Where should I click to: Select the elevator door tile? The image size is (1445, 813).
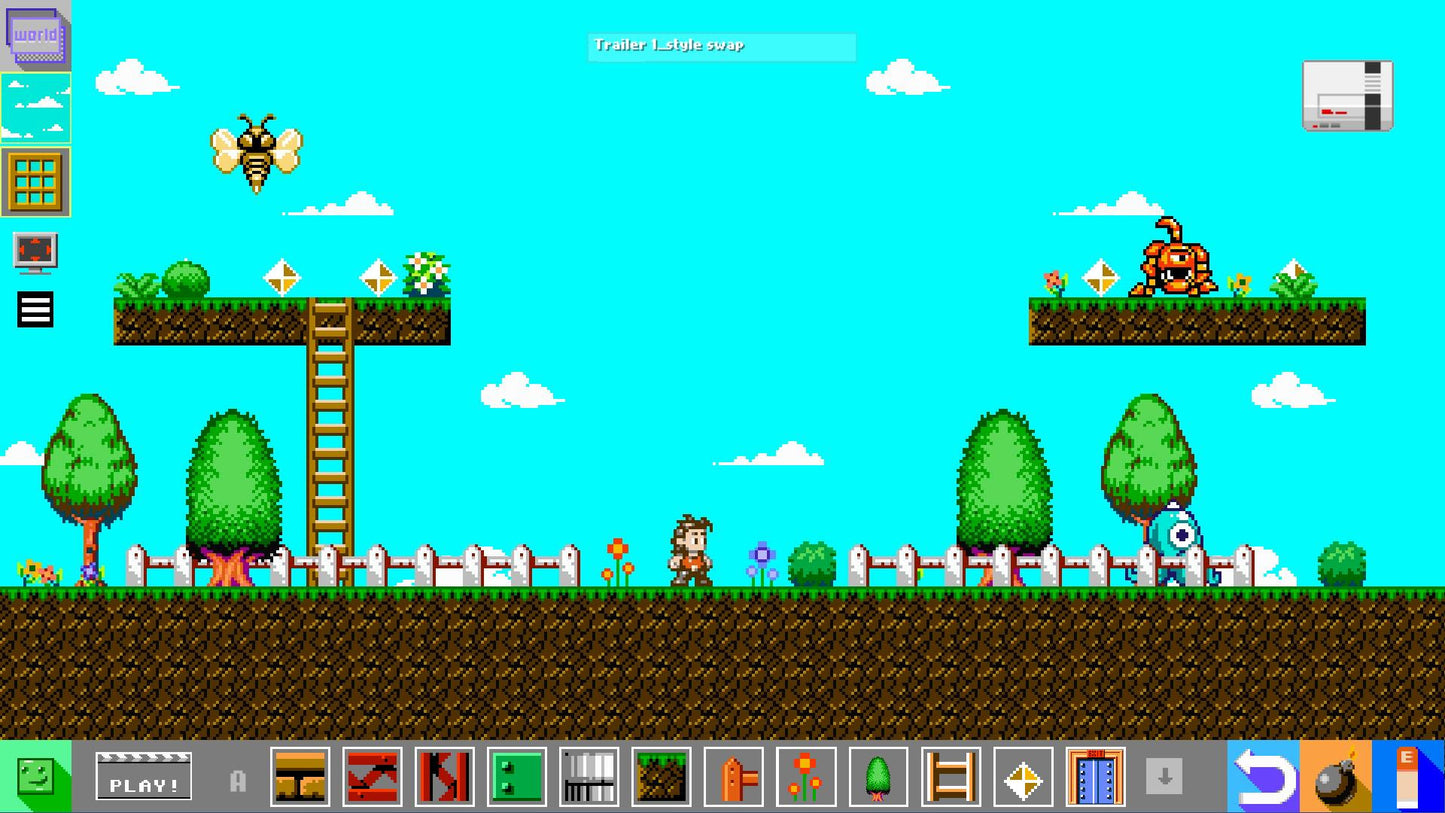(1095, 778)
